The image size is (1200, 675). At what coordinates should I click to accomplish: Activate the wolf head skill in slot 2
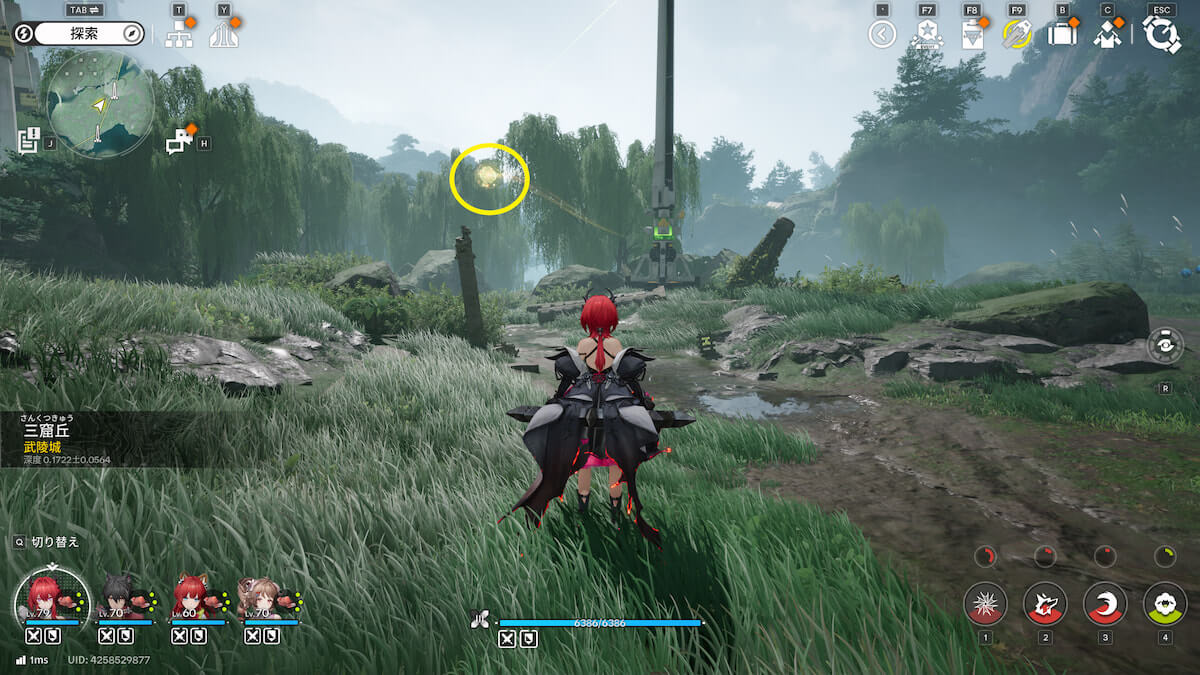(x=1045, y=603)
